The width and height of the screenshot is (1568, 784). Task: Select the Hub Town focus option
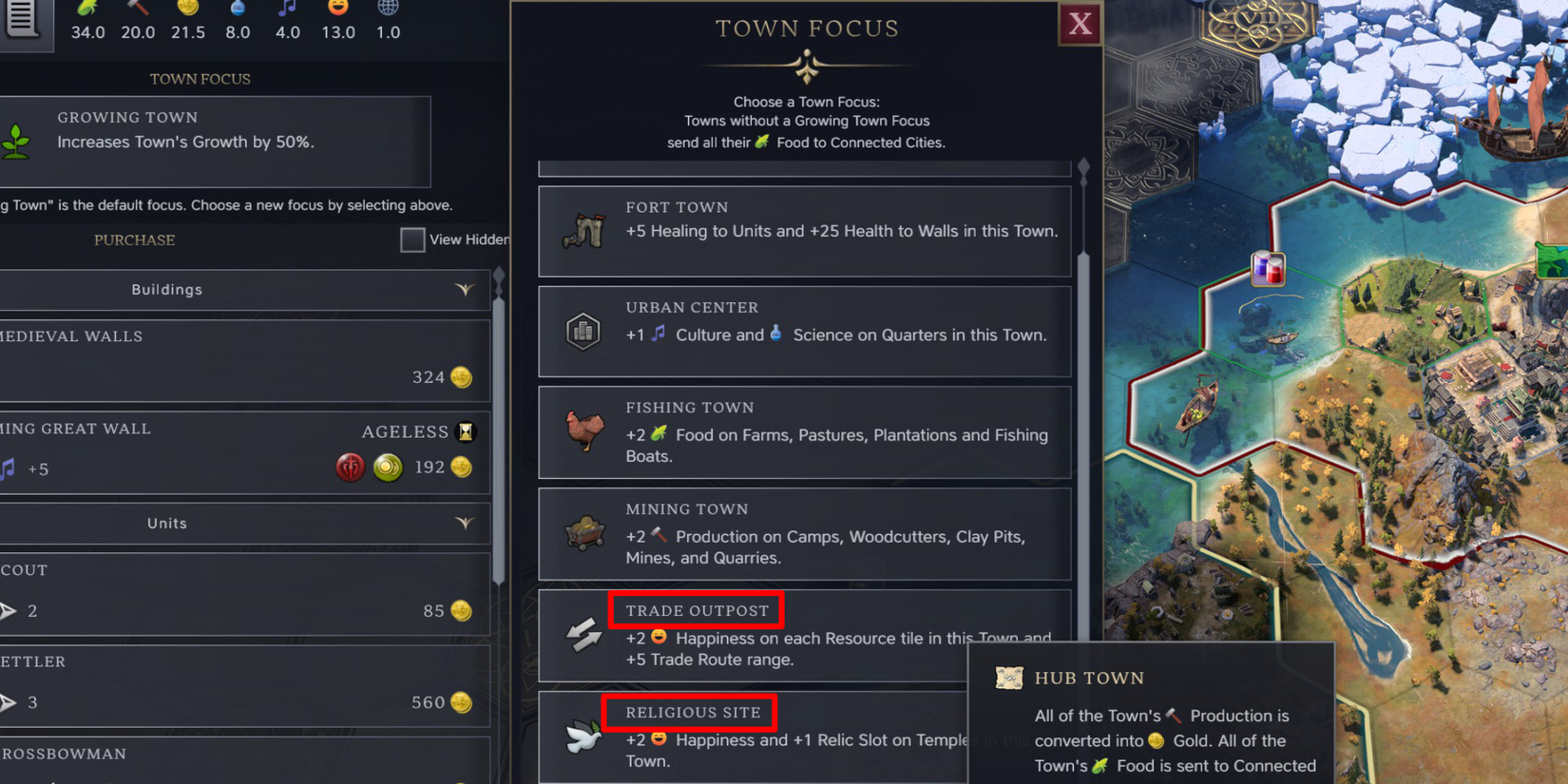pyautogui.click(x=1009, y=678)
